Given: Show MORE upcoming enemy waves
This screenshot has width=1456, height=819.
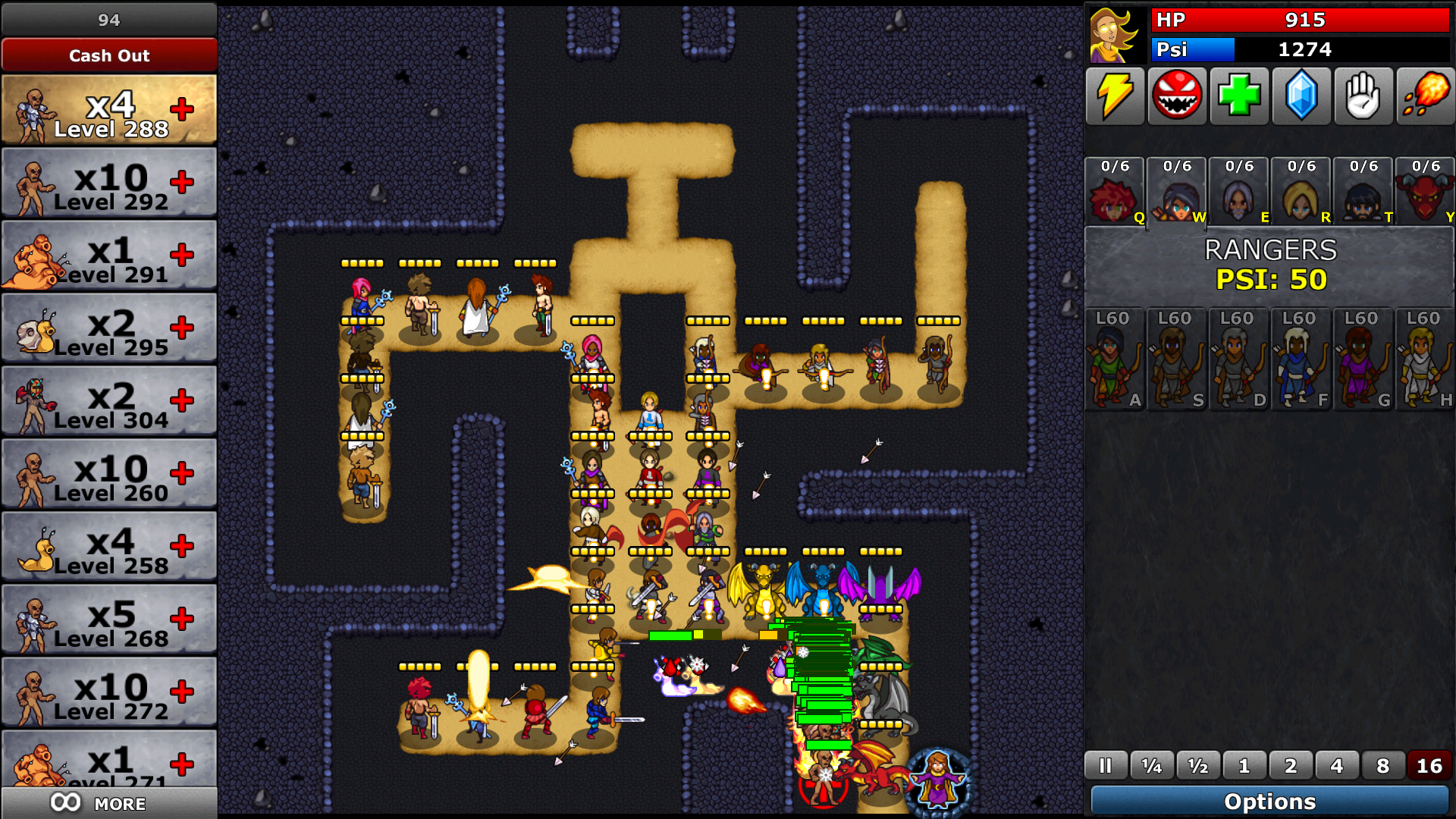Looking at the screenshot, I should (109, 803).
